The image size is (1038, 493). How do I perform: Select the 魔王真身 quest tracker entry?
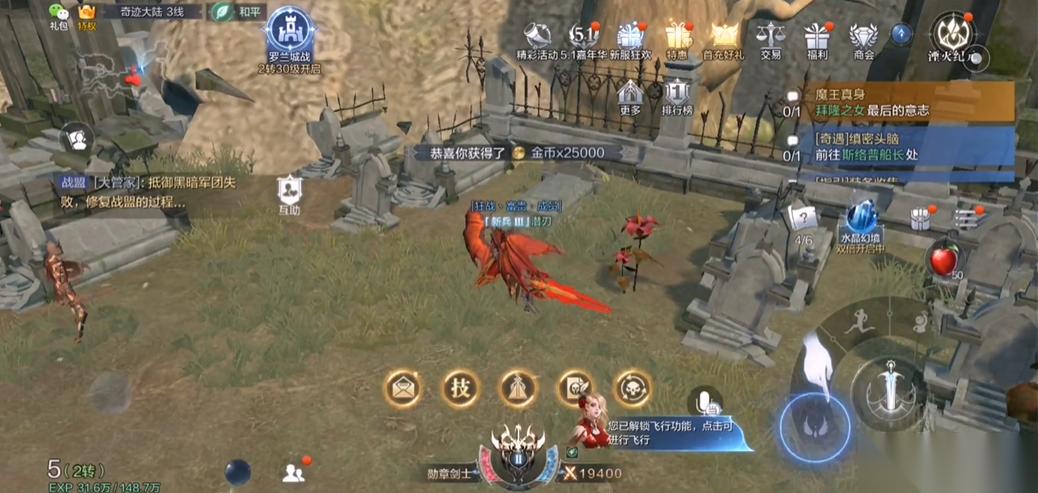click(900, 101)
